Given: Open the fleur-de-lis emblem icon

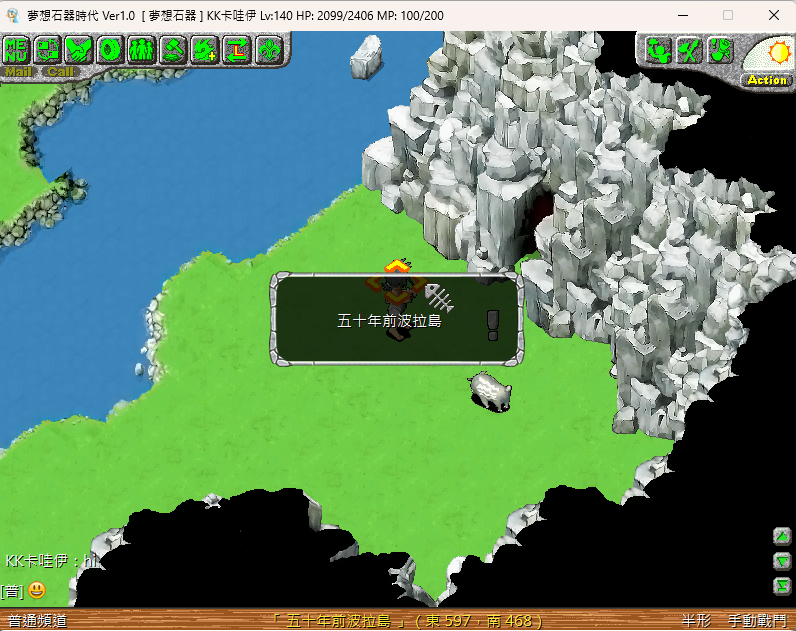Looking at the screenshot, I should (x=268, y=49).
